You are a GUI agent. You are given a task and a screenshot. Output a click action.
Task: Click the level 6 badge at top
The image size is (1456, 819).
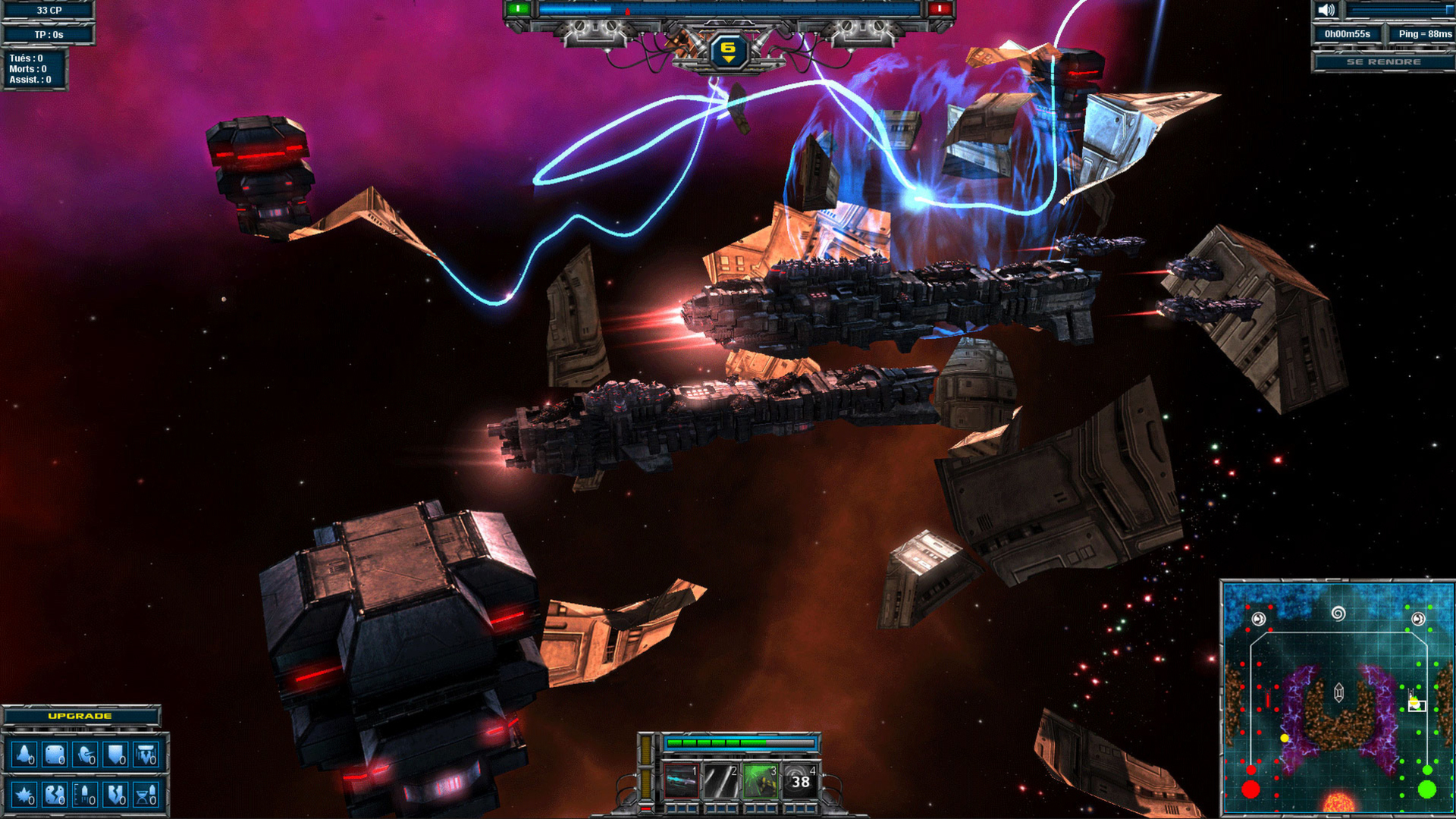click(728, 51)
